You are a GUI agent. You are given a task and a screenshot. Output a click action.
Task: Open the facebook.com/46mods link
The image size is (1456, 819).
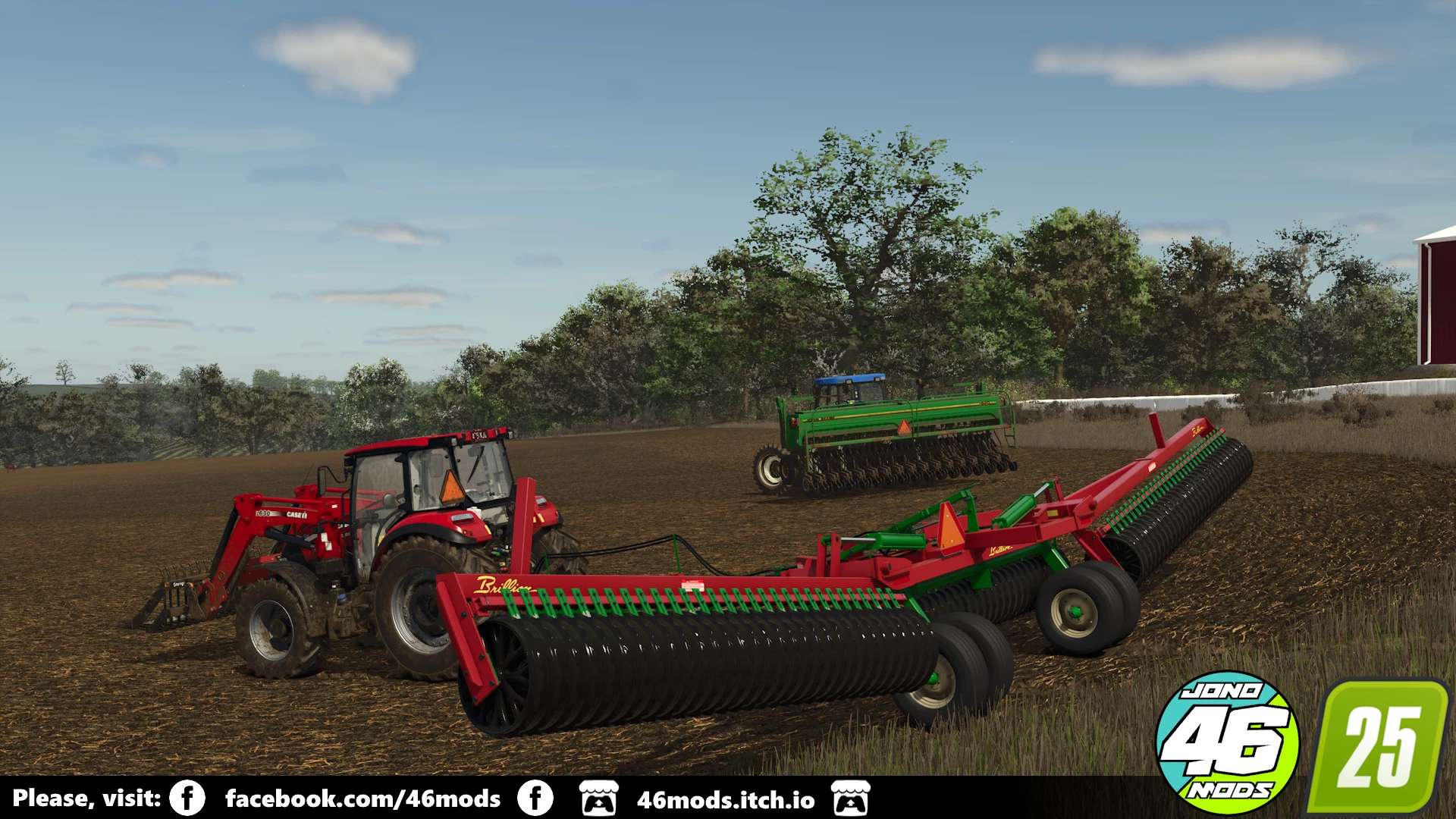362,799
